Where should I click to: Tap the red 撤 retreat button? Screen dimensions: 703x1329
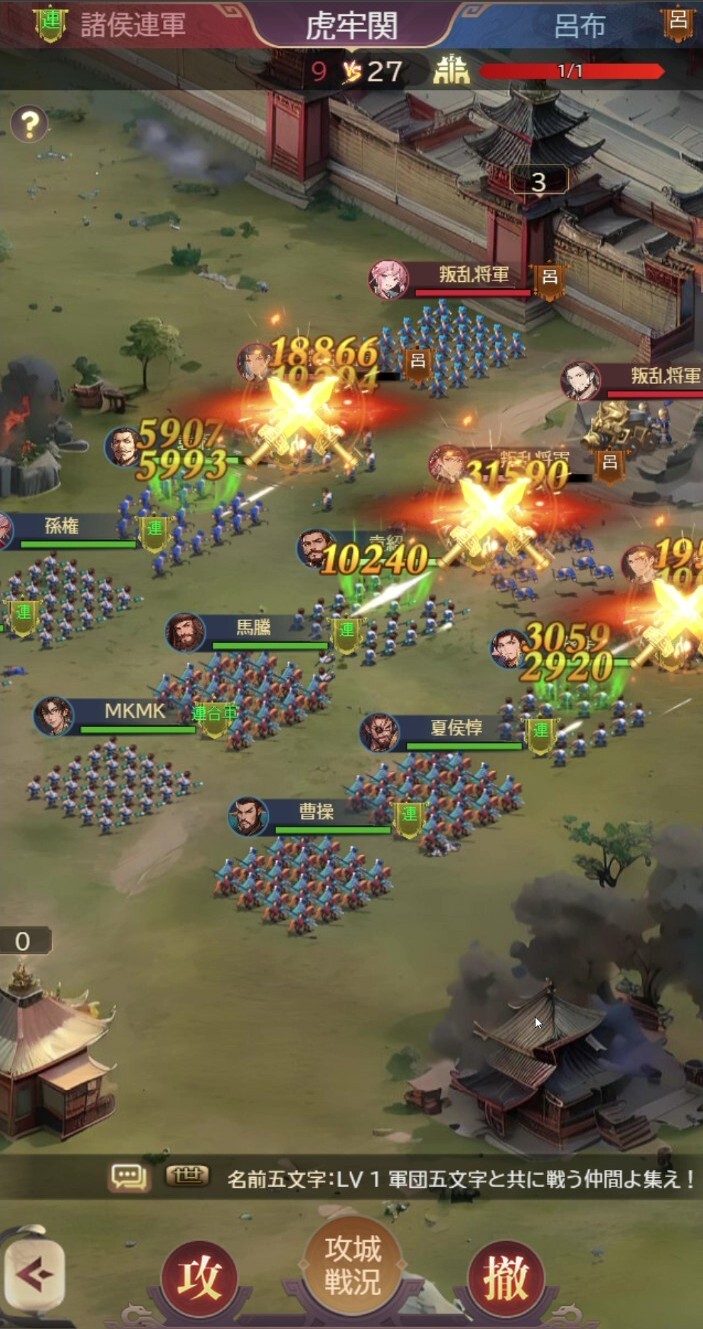(x=506, y=1280)
